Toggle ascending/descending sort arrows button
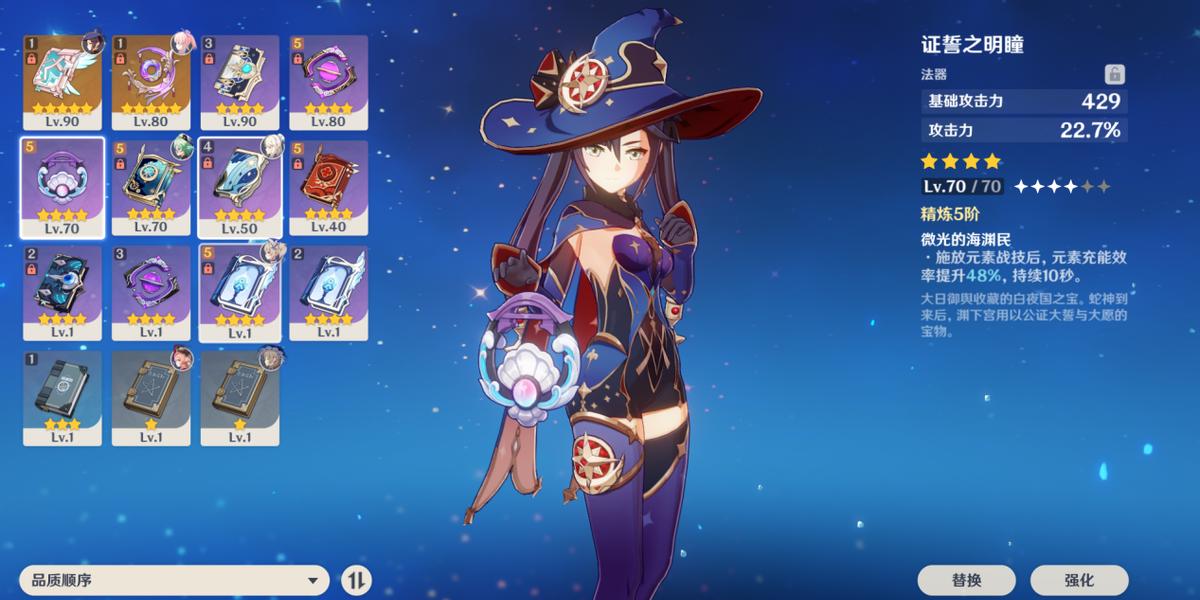Viewport: 1200px width, 600px height. point(356,579)
